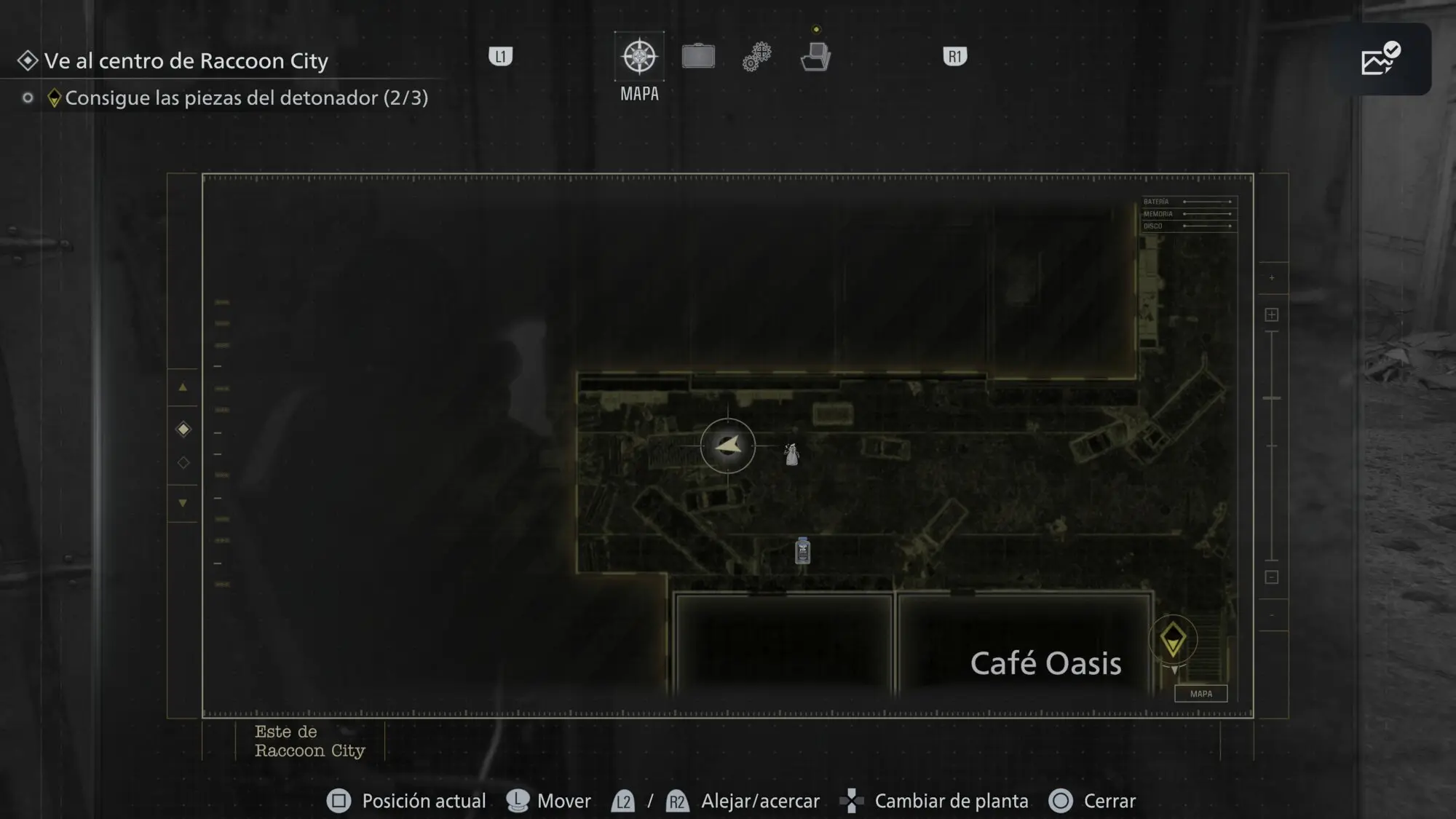The image size is (1456, 819).
Task: Go up a floor with the up arrow
Action: 183,387
